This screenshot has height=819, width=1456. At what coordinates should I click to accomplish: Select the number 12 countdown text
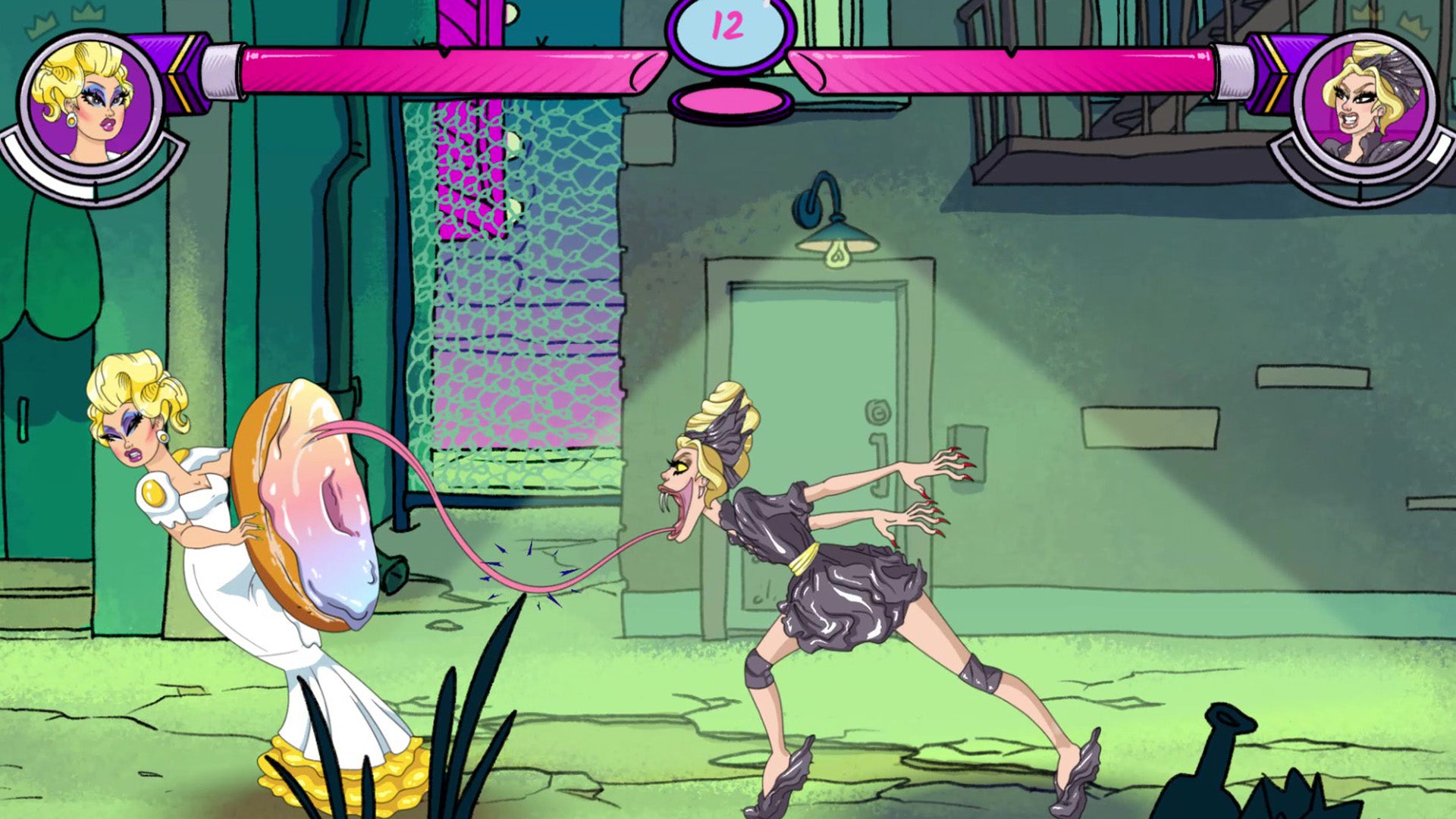726,27
